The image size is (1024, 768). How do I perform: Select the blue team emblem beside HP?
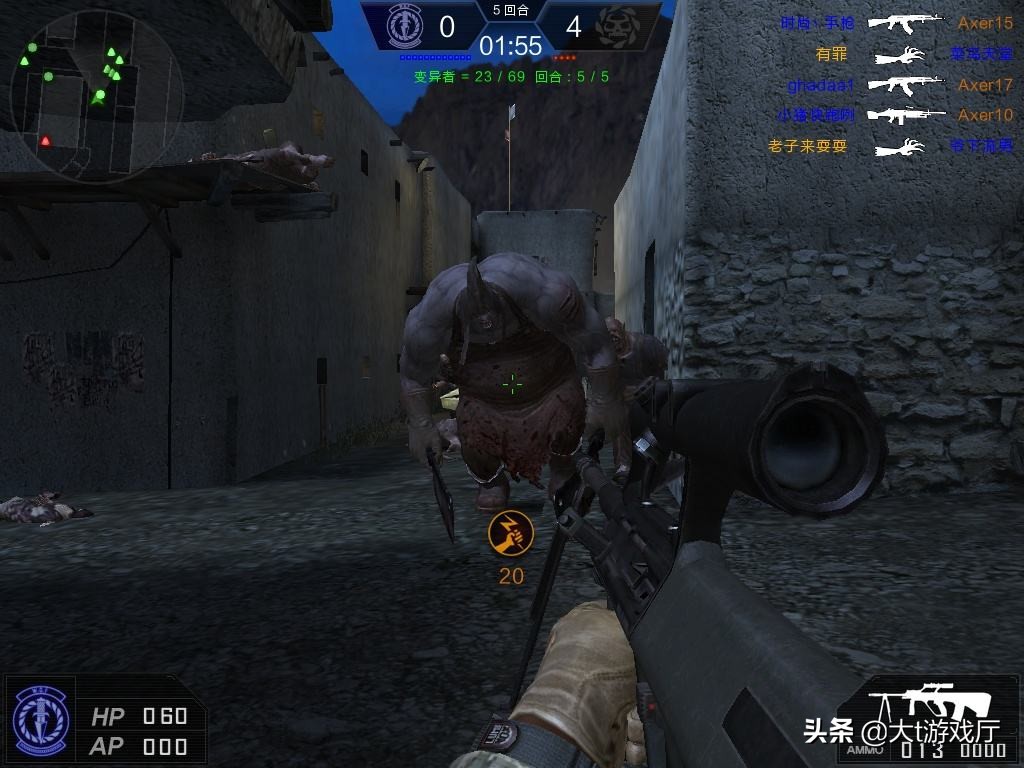pyautogui.click(x=41, y=721)
